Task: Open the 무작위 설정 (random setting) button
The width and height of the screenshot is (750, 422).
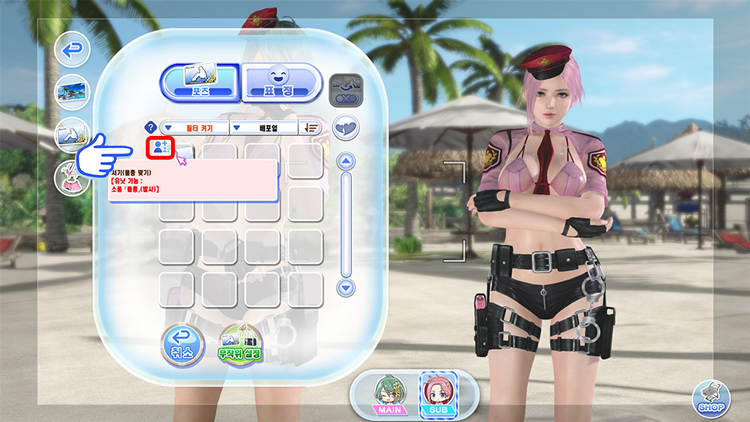Action: pyautogui.click(x=239, y=343)
